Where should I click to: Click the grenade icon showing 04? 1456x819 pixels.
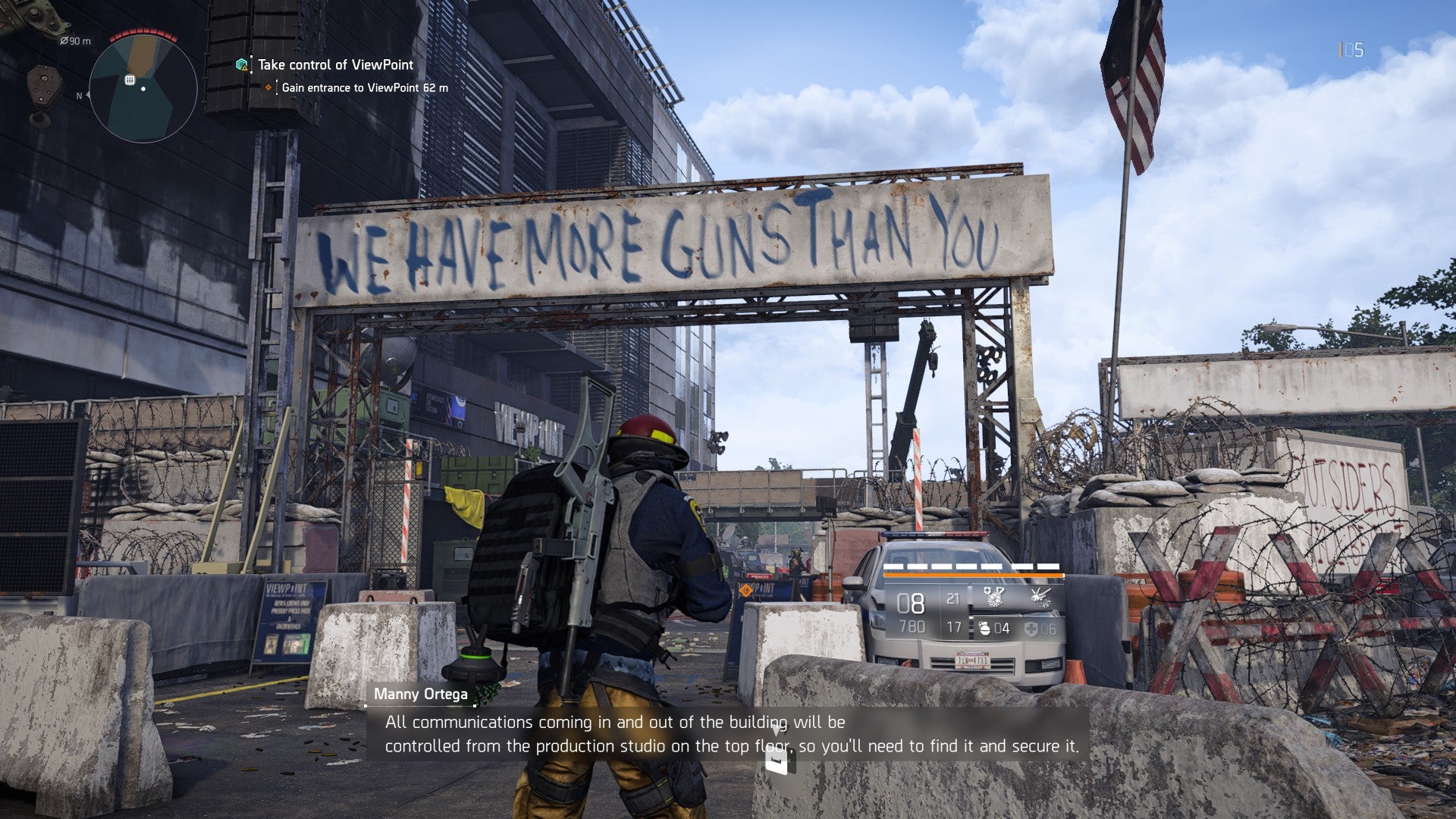point(984,628)
